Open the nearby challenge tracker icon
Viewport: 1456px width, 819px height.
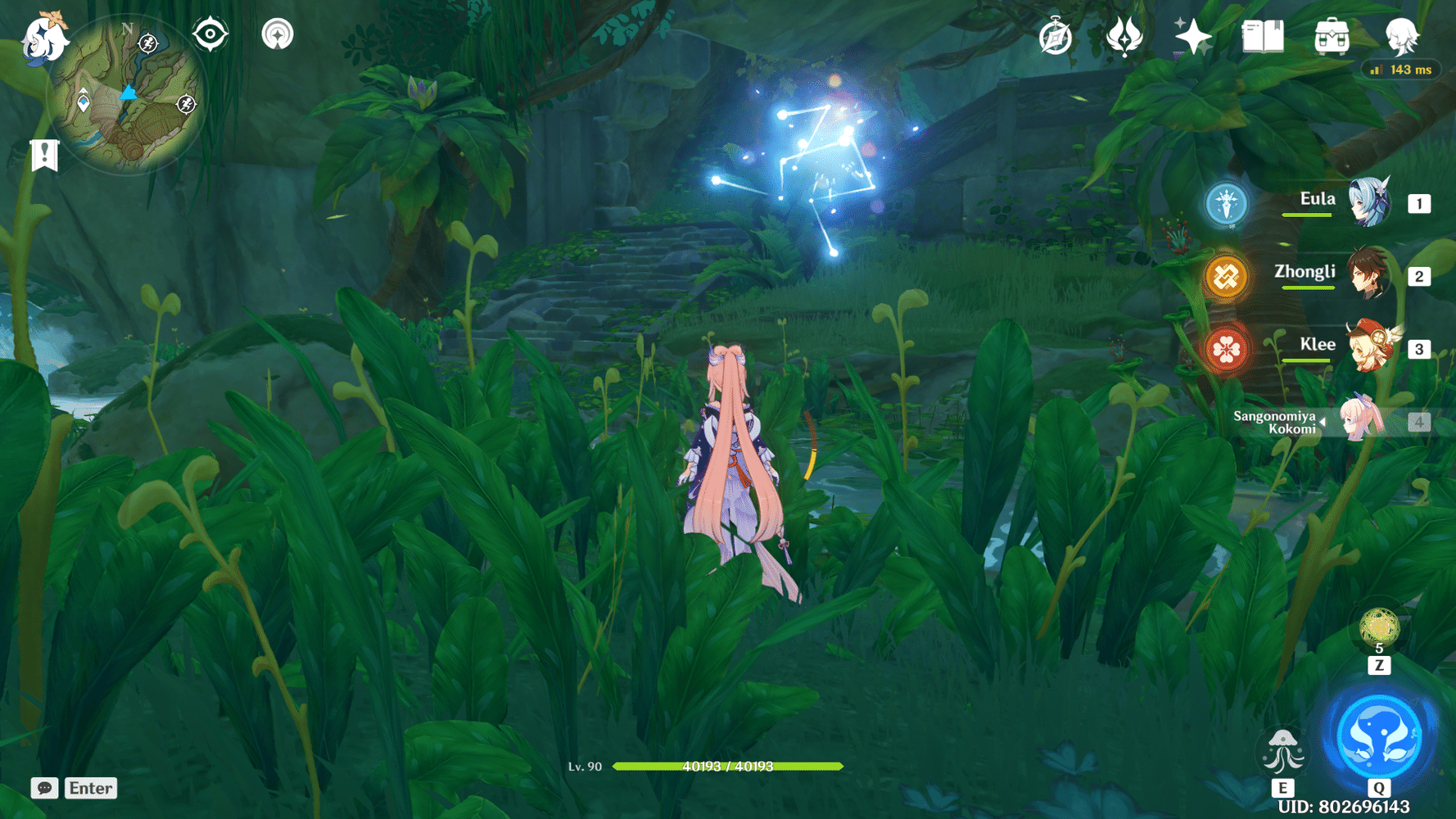click(278, 34)
